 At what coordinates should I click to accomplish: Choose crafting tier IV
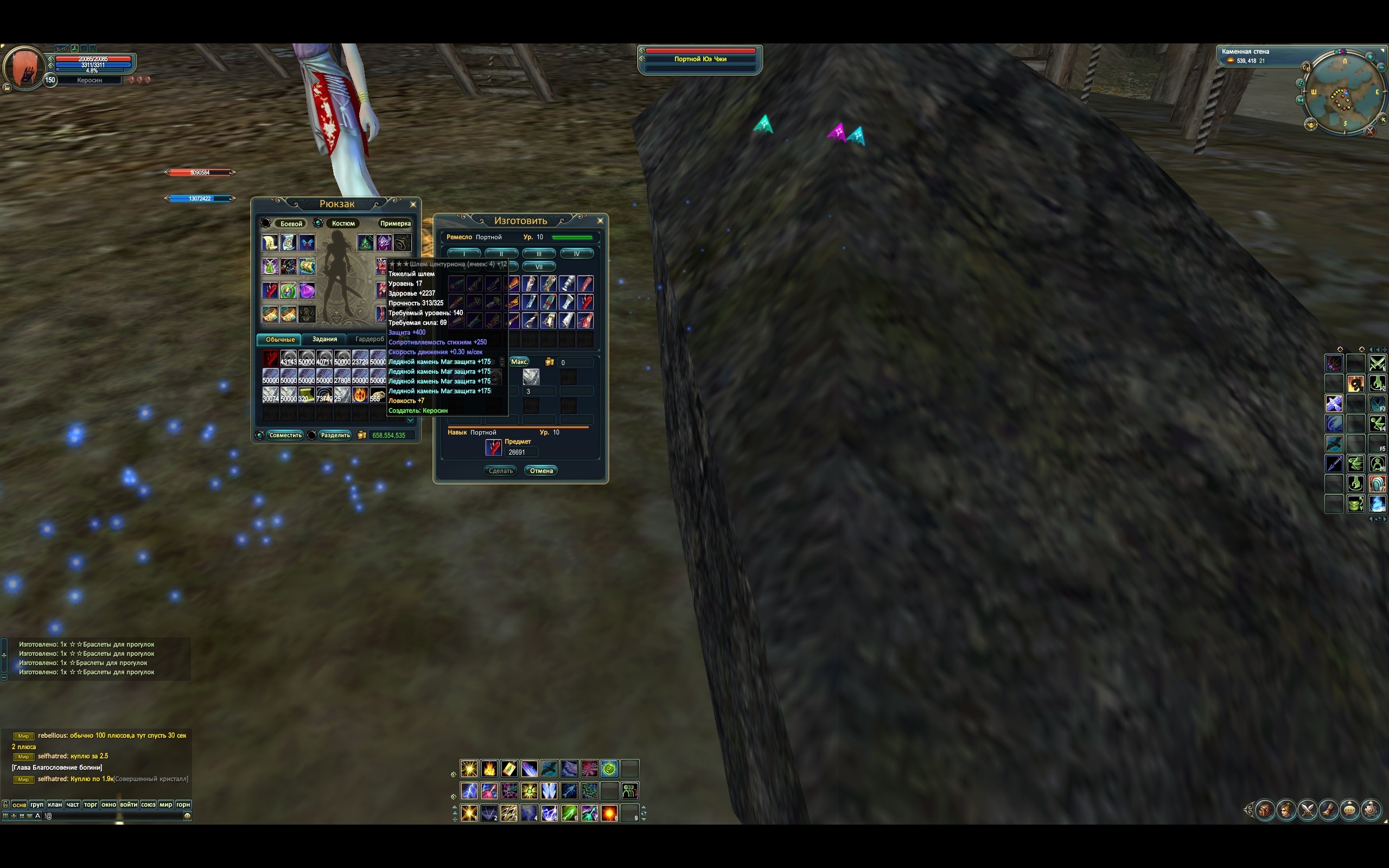tap(576, 254)
